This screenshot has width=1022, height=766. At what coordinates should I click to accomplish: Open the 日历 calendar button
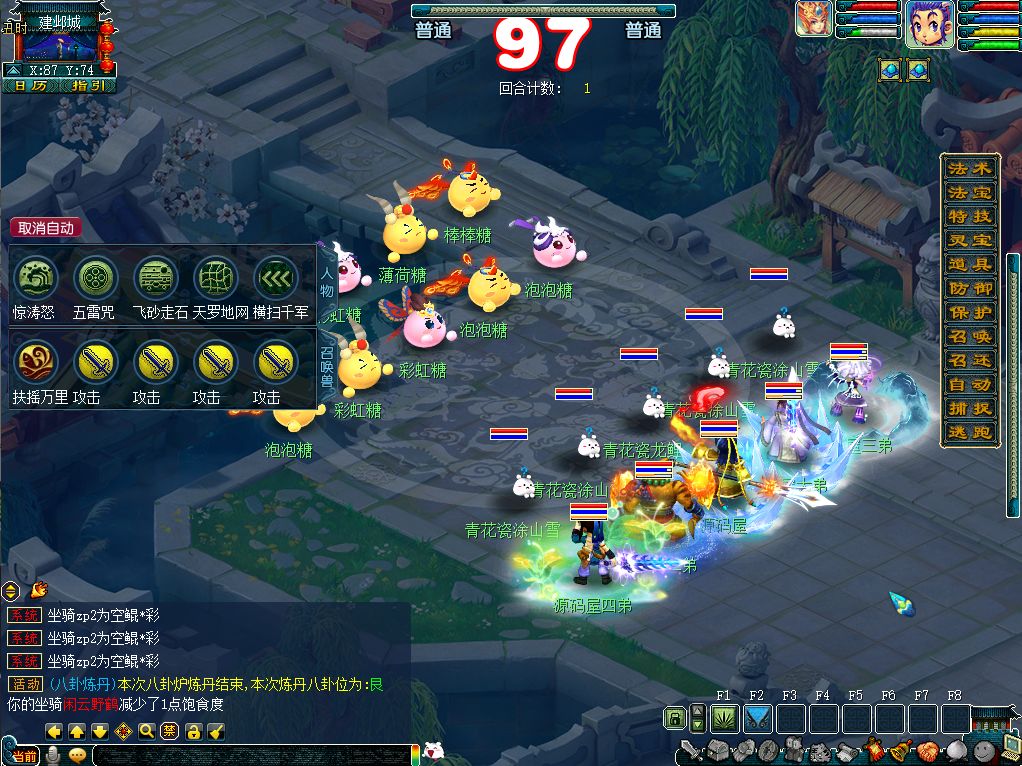(30, 86)
